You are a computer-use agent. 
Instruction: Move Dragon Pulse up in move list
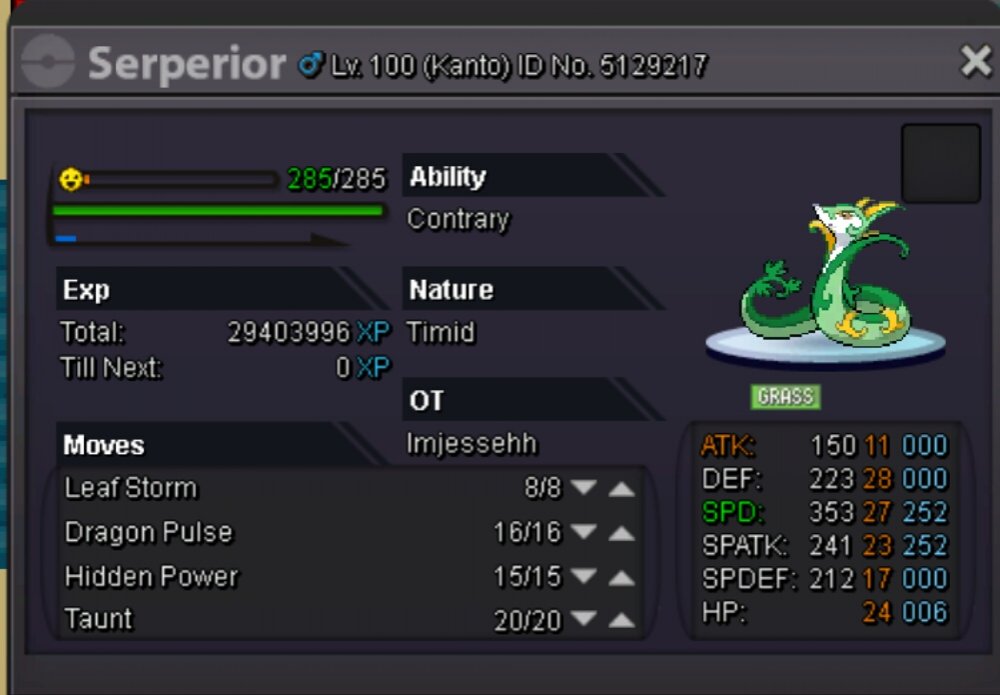(621, 532)
